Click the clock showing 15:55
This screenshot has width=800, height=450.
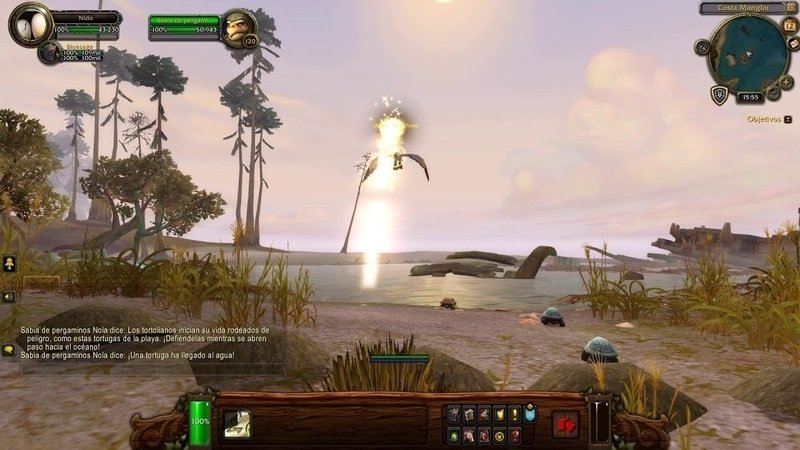point(748,97)
